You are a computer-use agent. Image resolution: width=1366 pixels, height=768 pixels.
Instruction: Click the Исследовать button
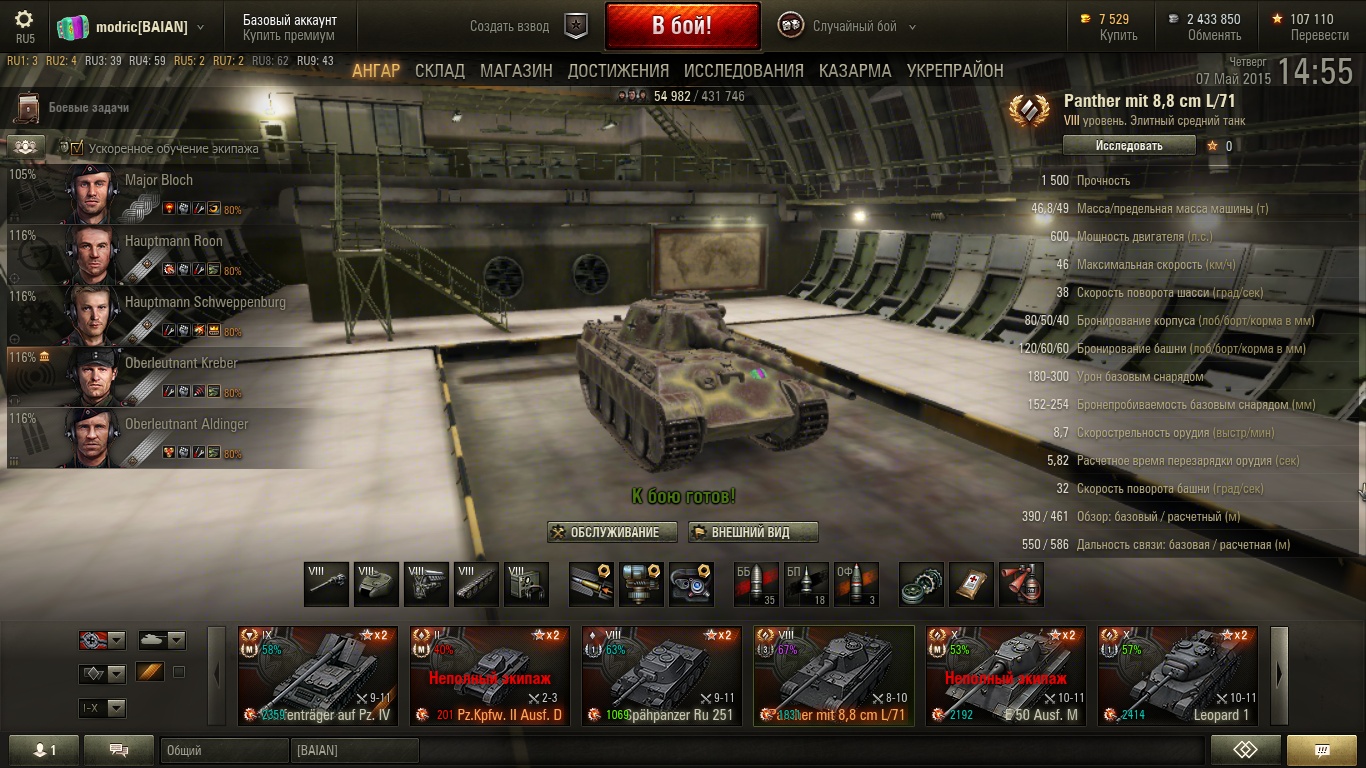pyautogui.click(x=1129, y=146)
